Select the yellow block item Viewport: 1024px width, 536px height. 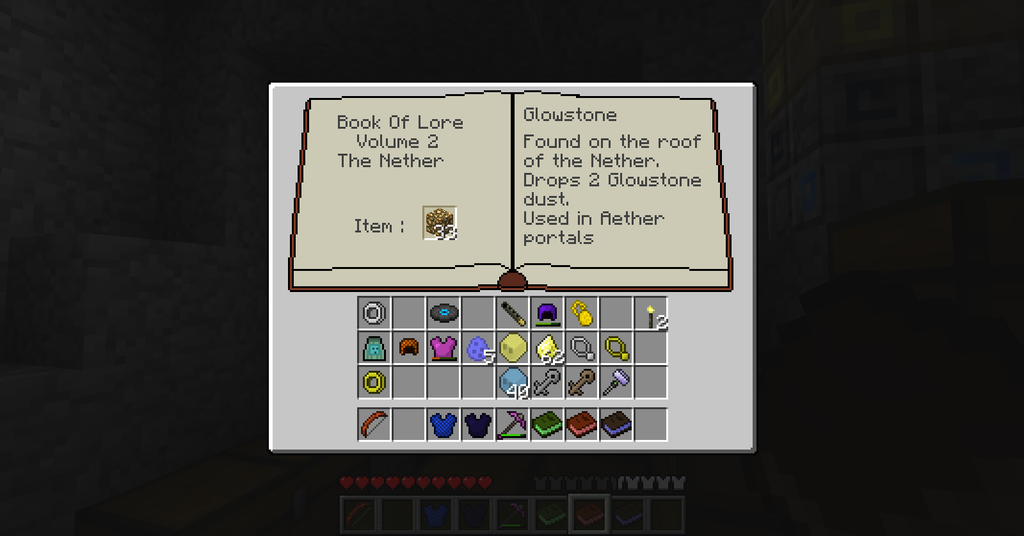pyautogui.click(x=513, y=348)
